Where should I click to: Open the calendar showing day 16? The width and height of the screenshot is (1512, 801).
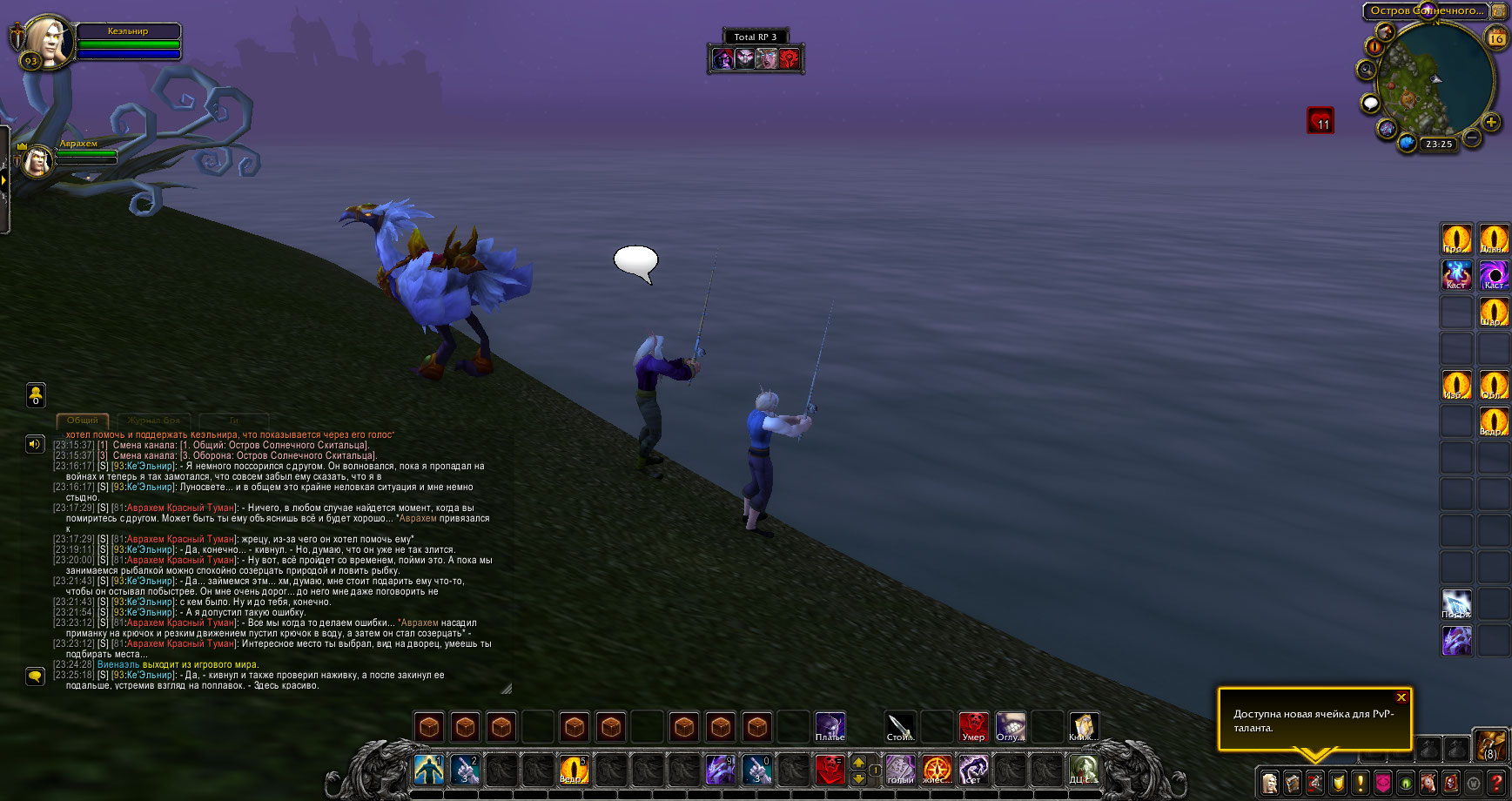point(1496,38)
